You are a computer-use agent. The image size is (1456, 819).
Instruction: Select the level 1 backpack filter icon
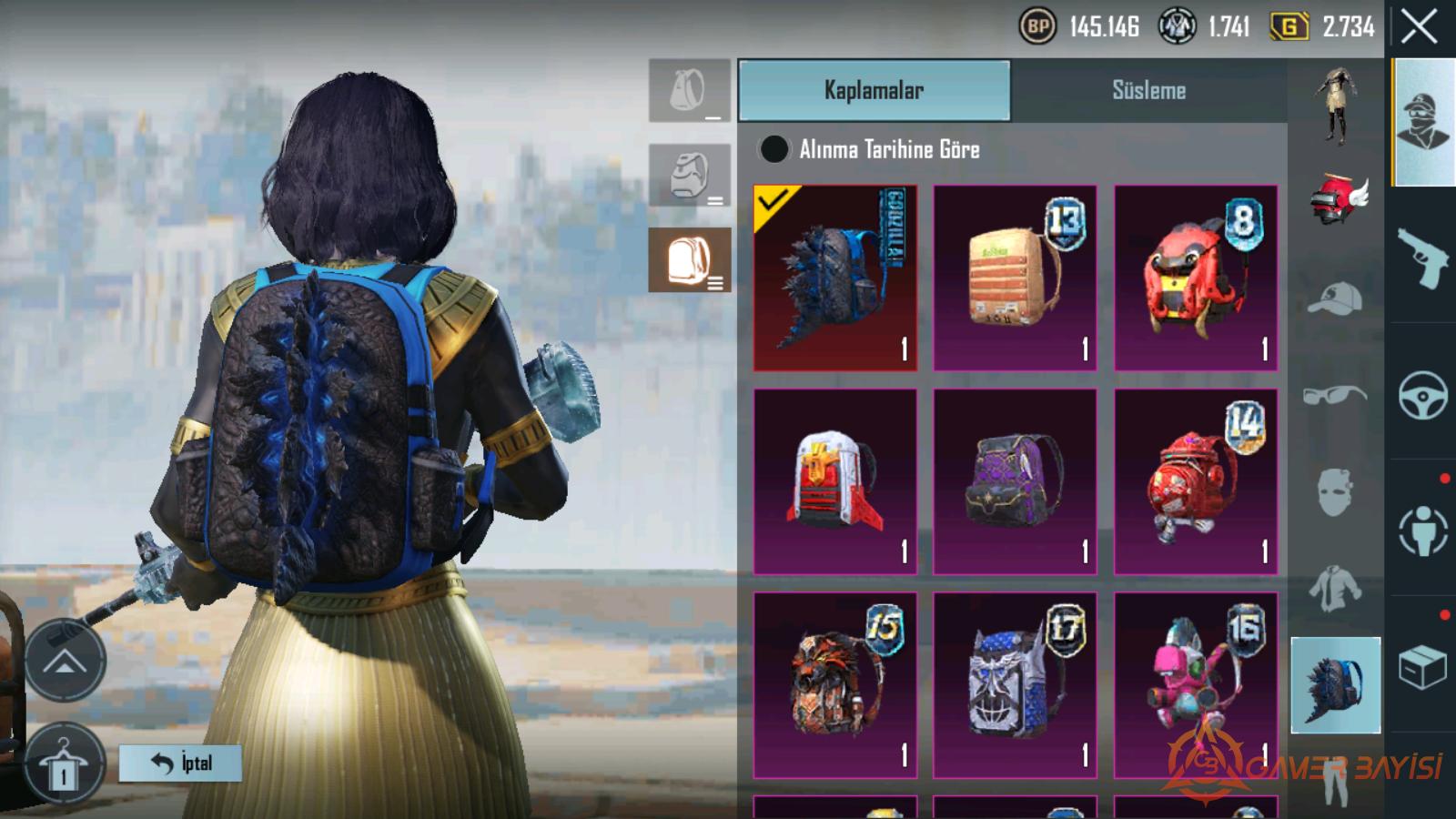(690, 91)
